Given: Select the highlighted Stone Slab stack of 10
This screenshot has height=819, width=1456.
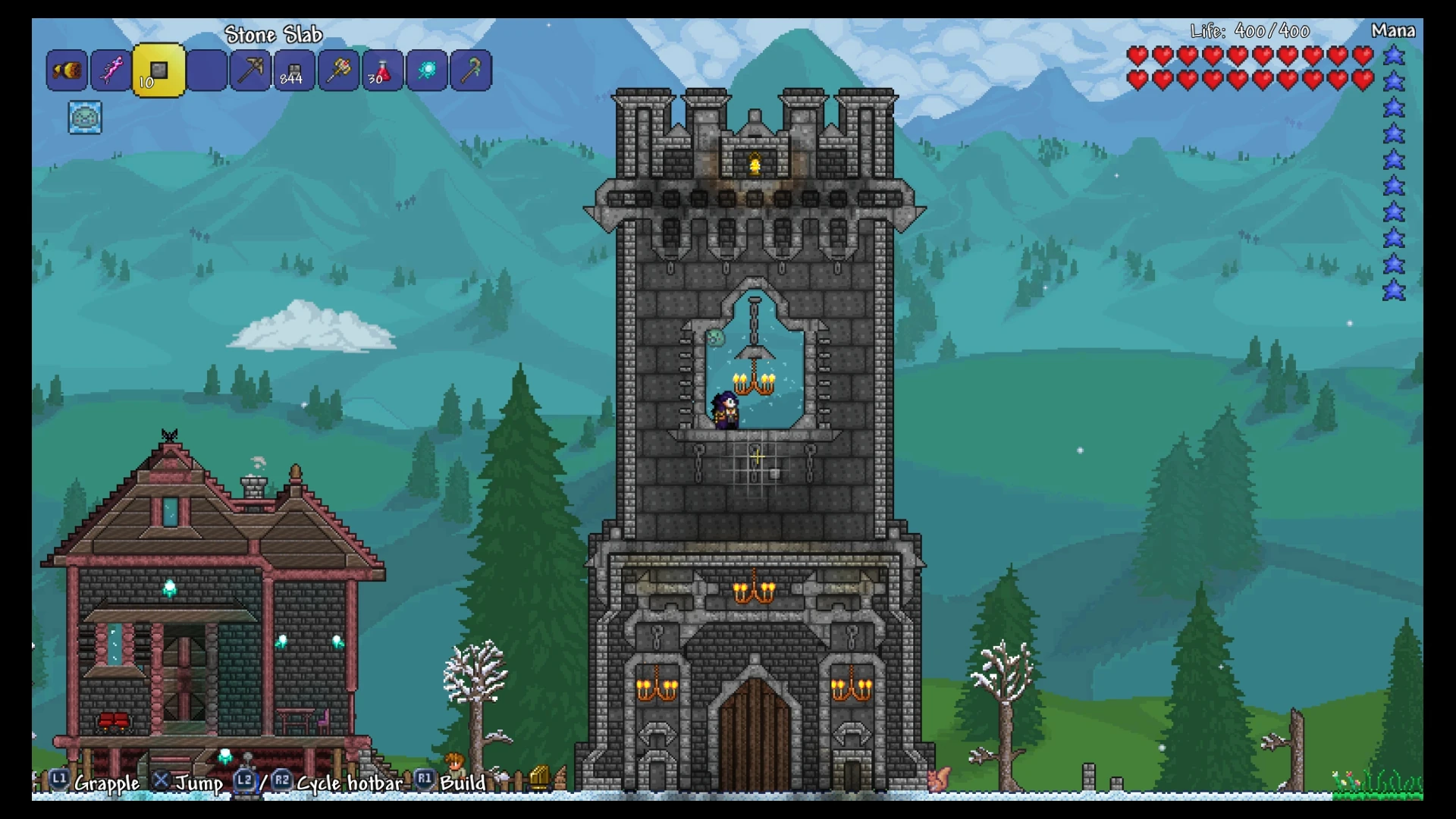Looking at the screenshot, I should [158, 72].
